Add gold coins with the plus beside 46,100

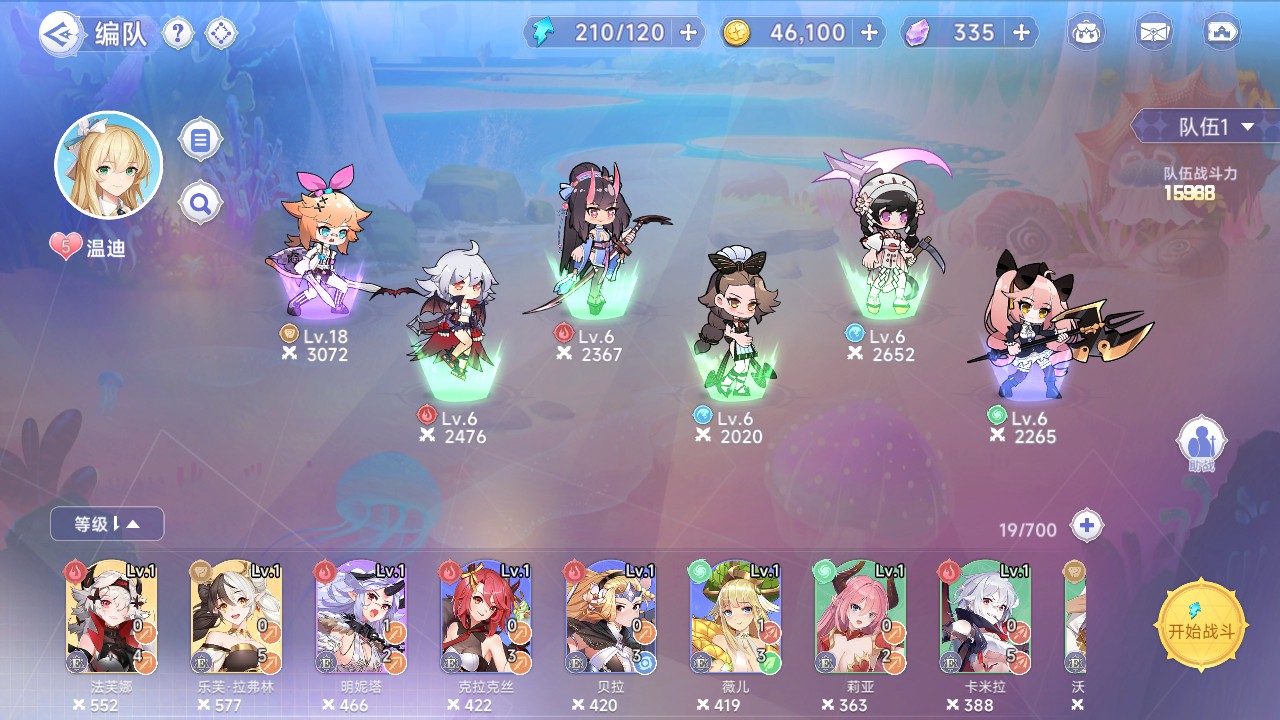[869, 33]
